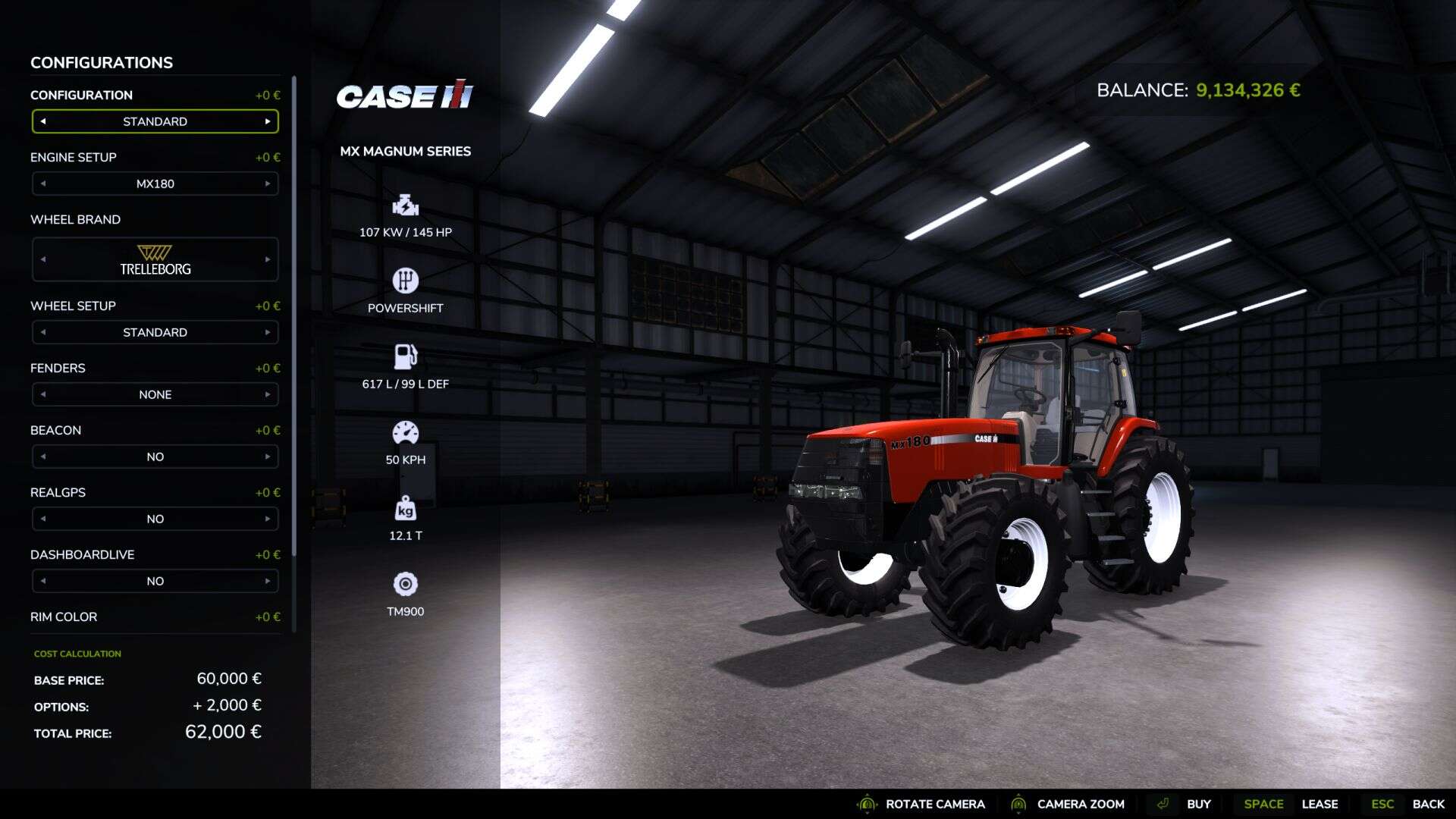The image size is (1456, 819).
Task: Click the left arrow of Wheel Setup
Action: [x=43, y=332]
